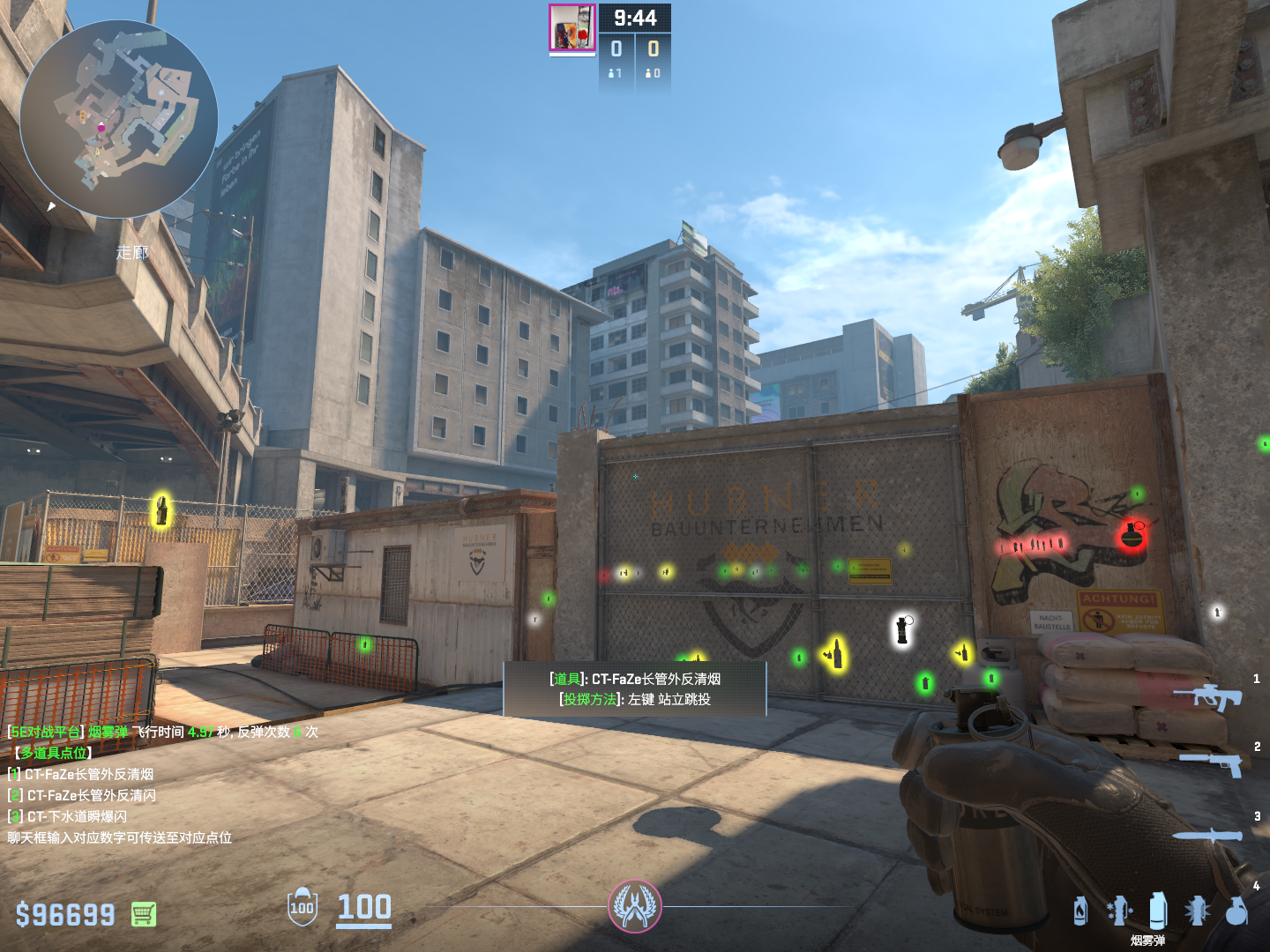Image resolution: width=1270 pixels, height=952 pixels.
Task: Equip the knife from weapon slot 3
Action: click(1206, 835)
